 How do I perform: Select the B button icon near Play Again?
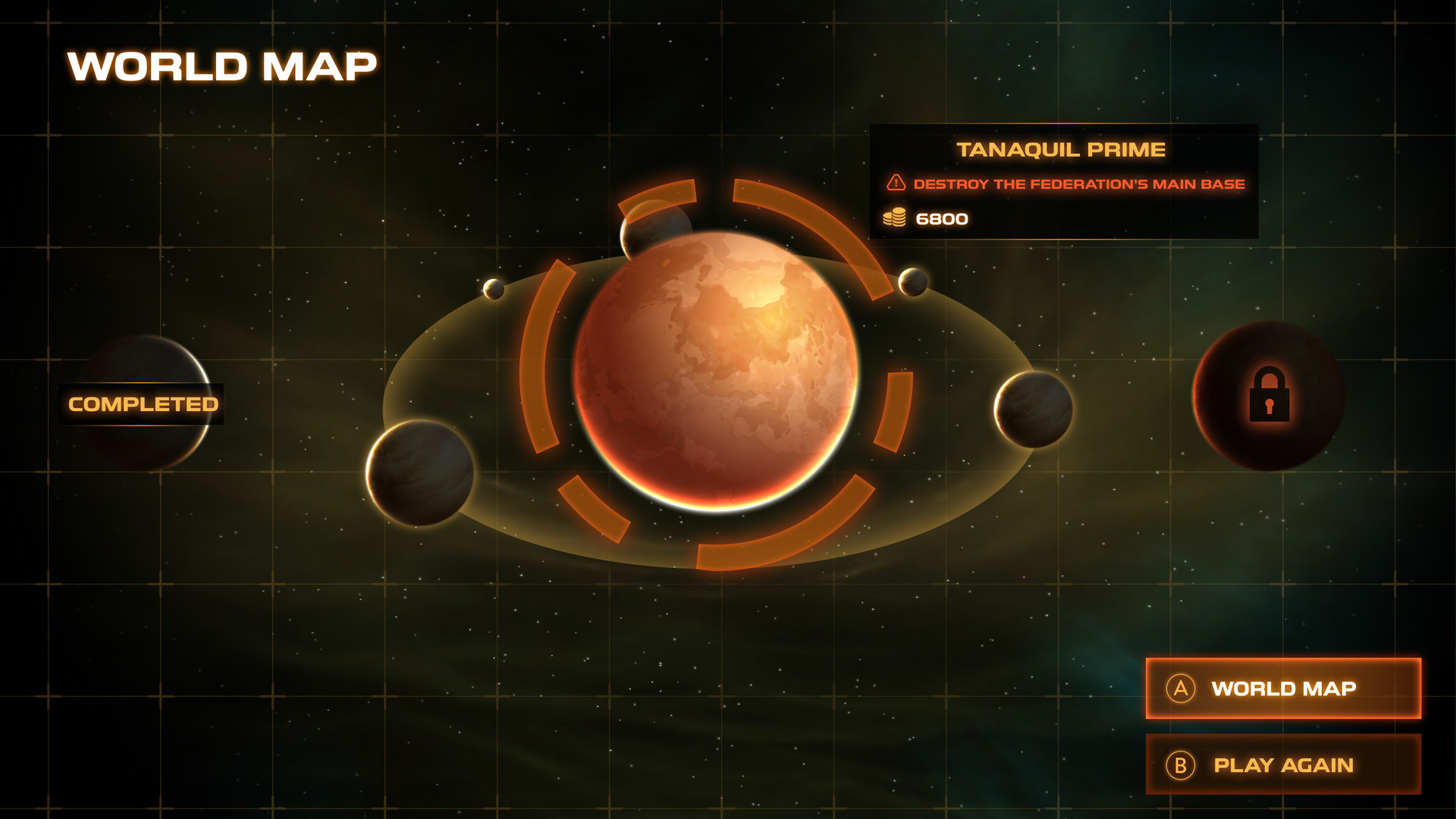pyautogui.click(x=1181, y=765)
